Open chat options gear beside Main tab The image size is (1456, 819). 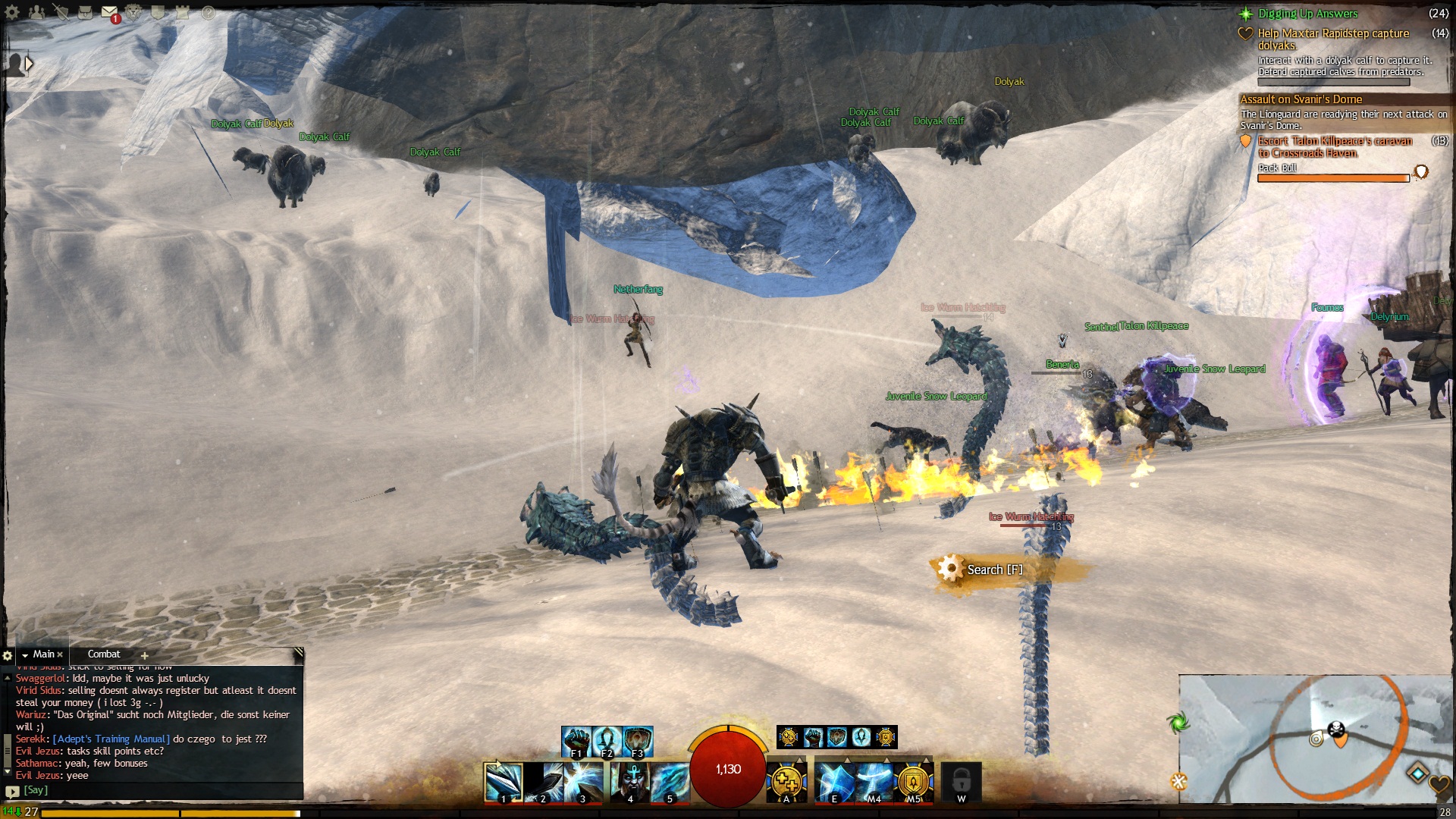click(8, 655)
